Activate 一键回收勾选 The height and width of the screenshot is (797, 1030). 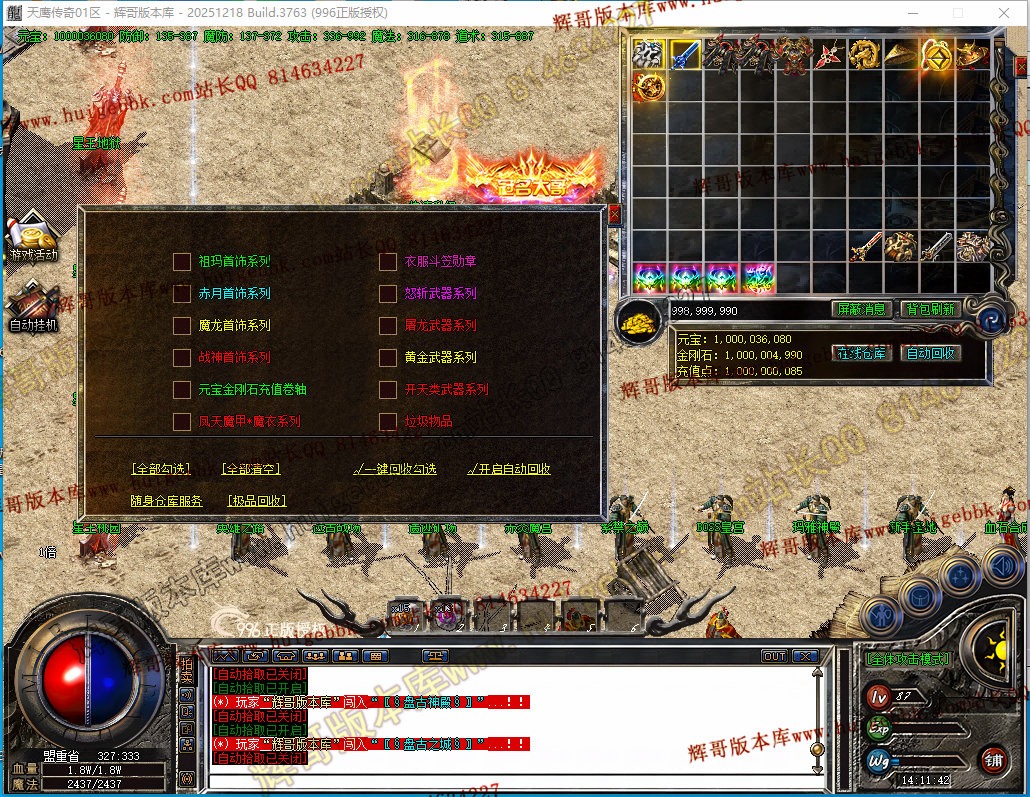click(395, 469)
